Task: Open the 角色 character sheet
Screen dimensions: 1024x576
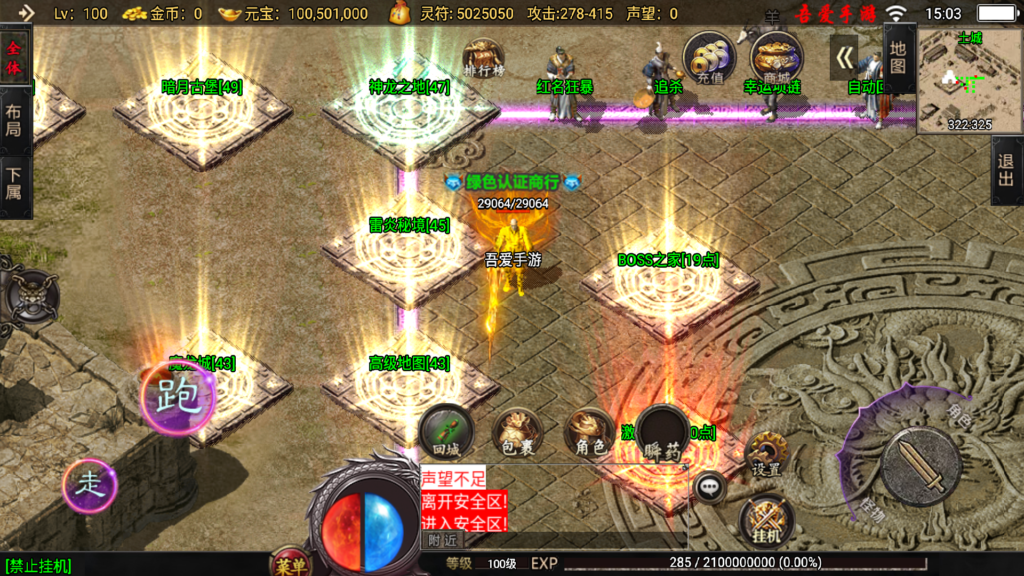Action: click(x=589, y=432)
